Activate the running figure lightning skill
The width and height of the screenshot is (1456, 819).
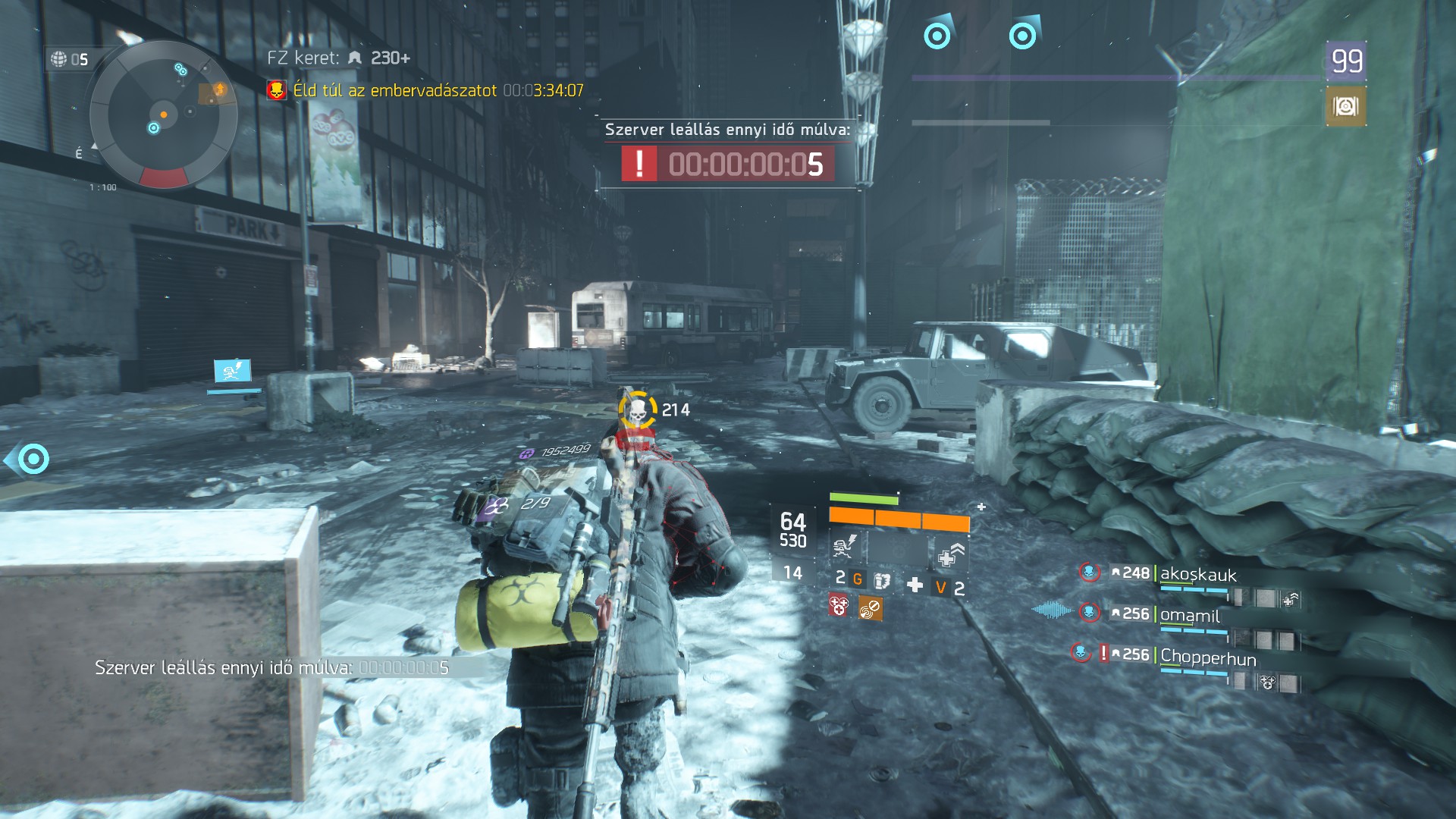click(x=845, y=545)
